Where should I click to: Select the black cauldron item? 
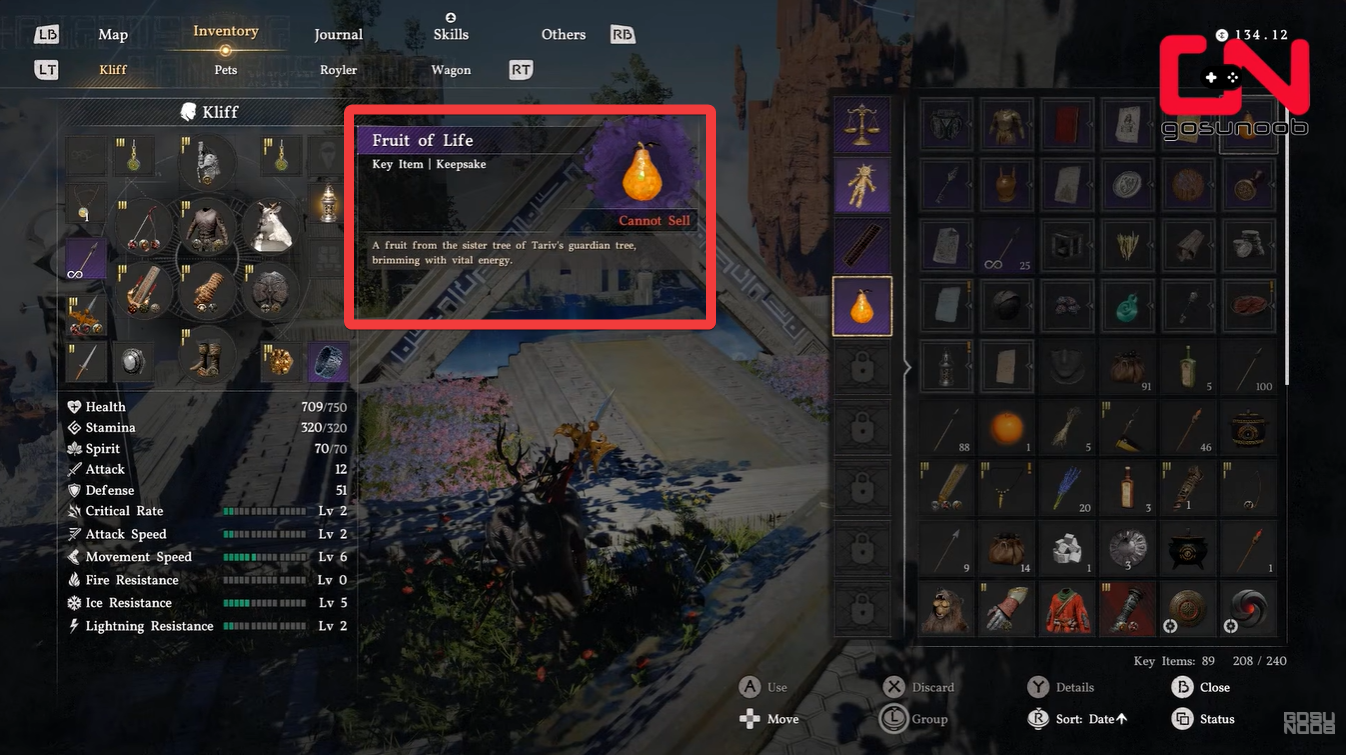point(1187,548)
